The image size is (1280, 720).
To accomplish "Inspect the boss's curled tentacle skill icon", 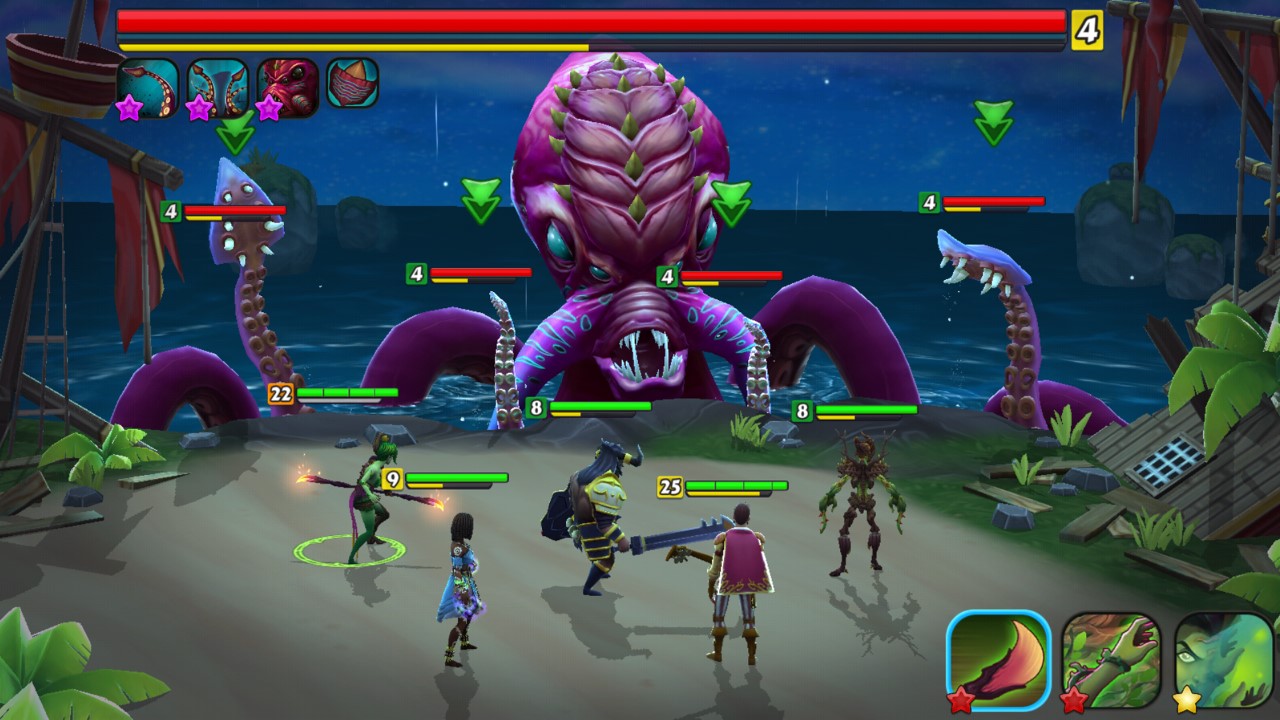I will coord(148,87).
